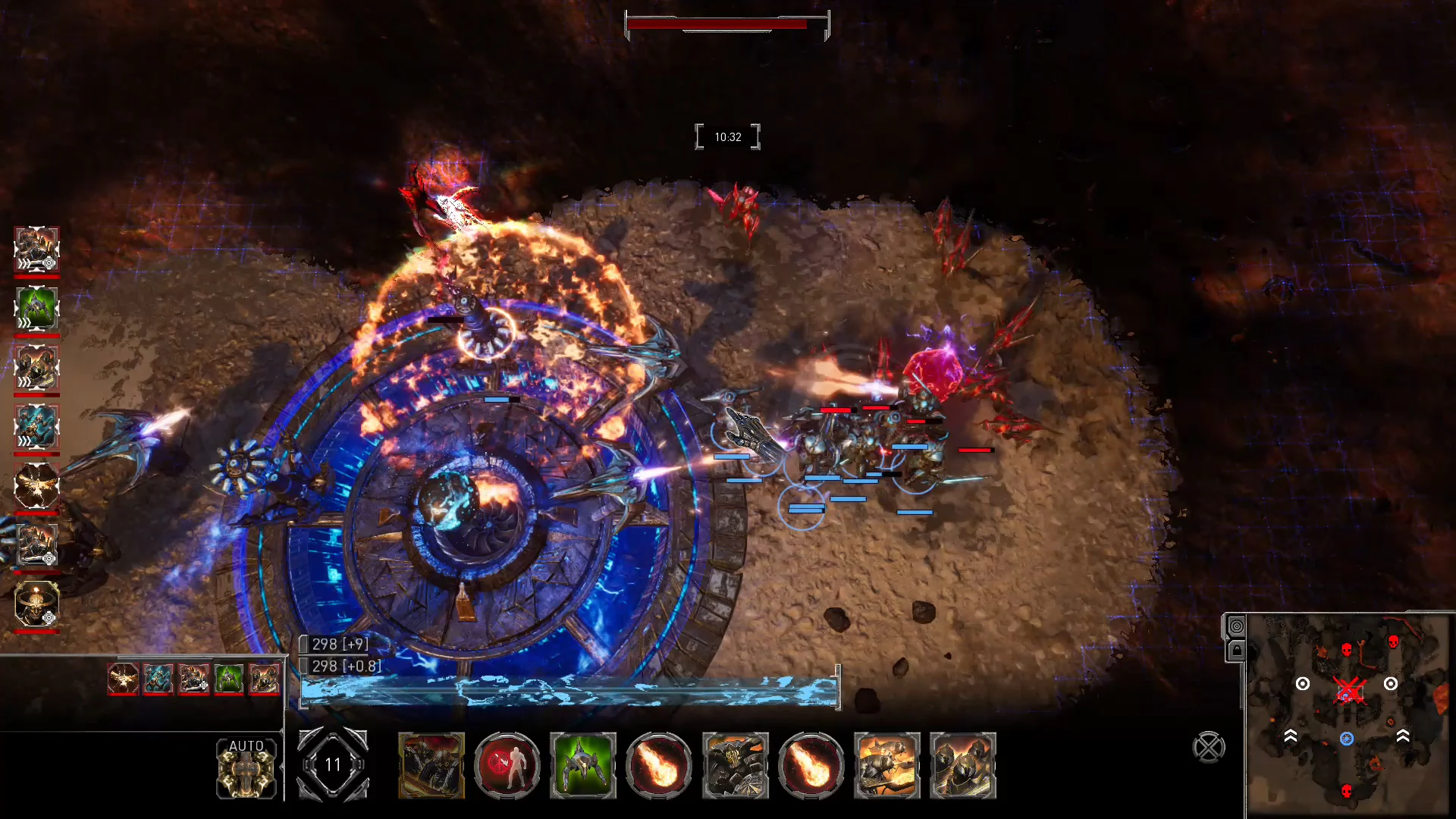Select the first fireball ability icon
The height and width of the screenshot is (819, 1456).
657,766
